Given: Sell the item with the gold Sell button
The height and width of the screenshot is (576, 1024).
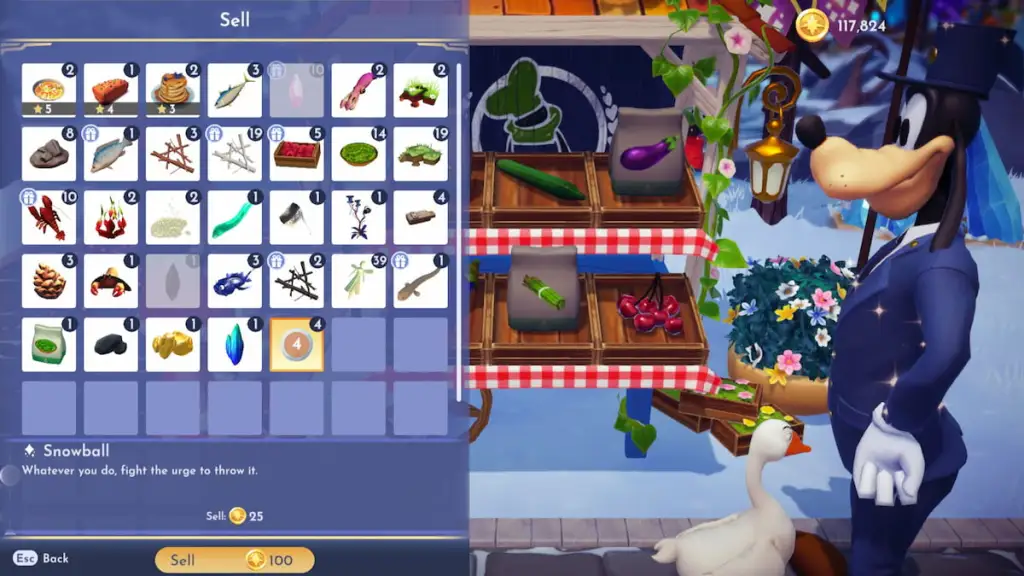Looking at the screenshot, I should [x=235, y=560].
